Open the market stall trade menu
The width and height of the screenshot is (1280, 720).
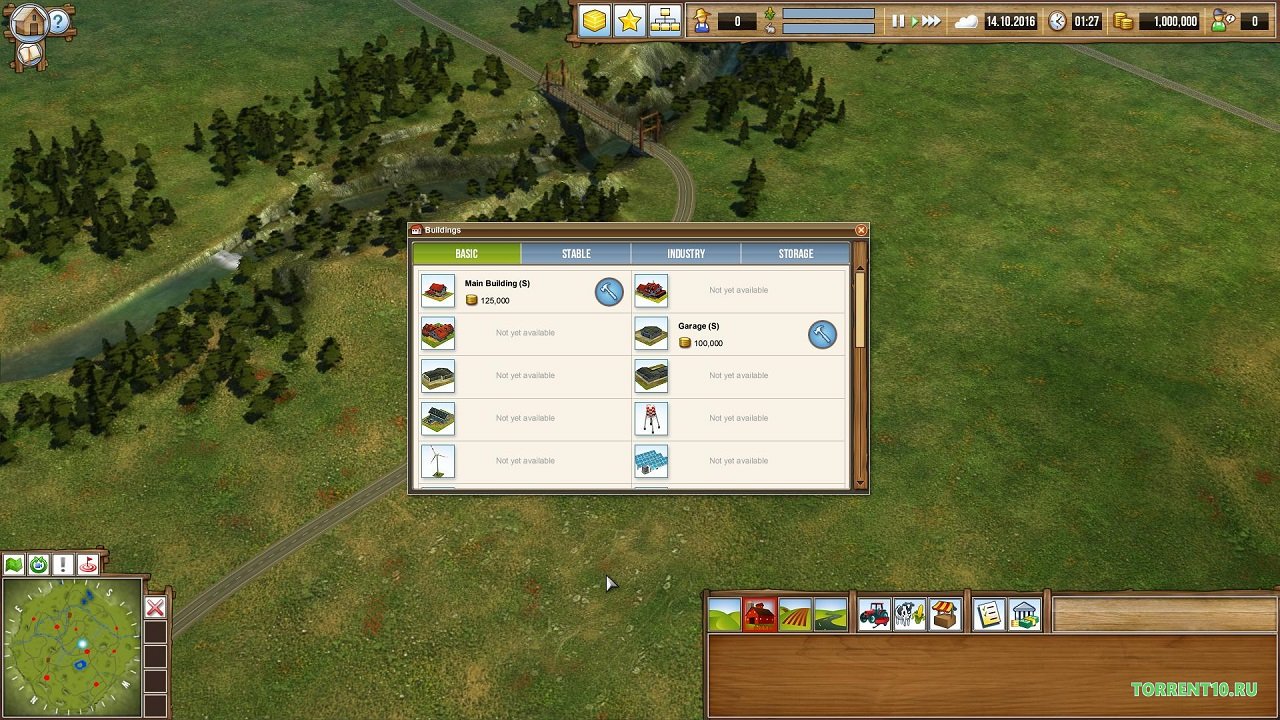[944, 614]
